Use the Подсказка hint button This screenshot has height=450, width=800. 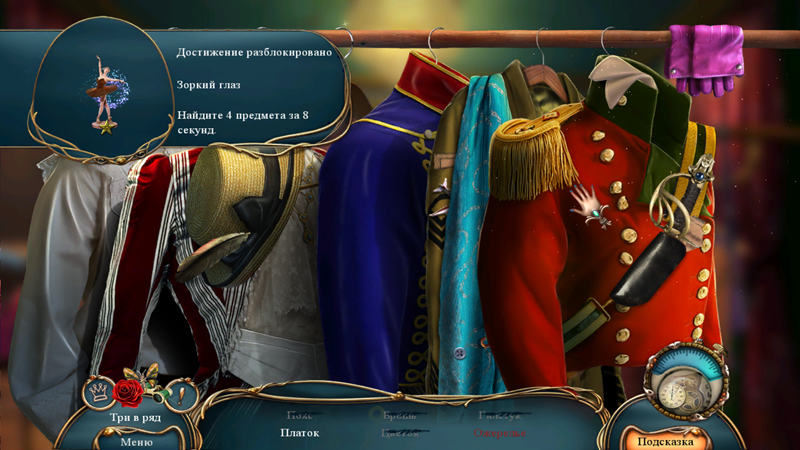[666, 440]
